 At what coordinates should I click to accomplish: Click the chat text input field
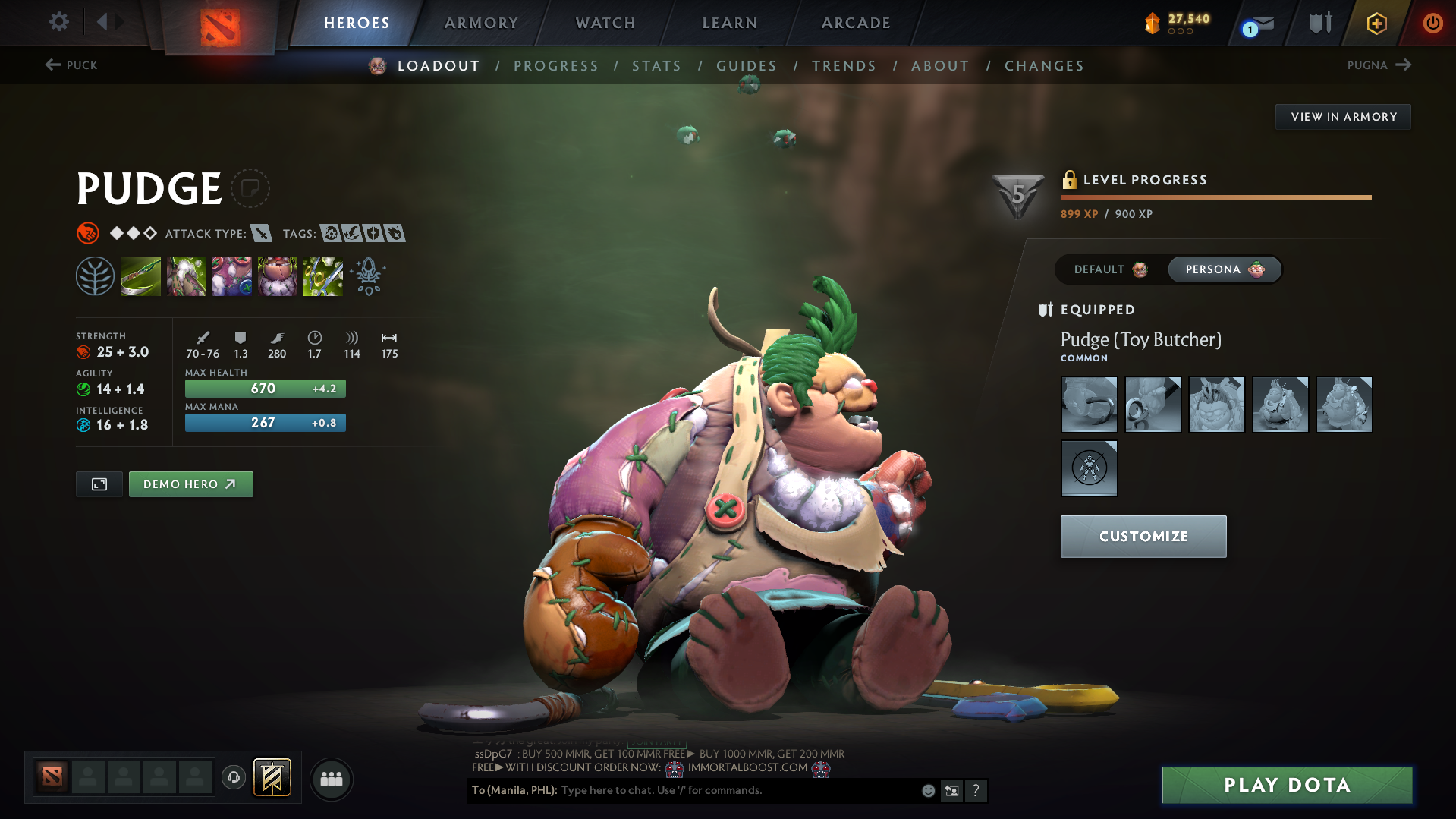(721, 790)
